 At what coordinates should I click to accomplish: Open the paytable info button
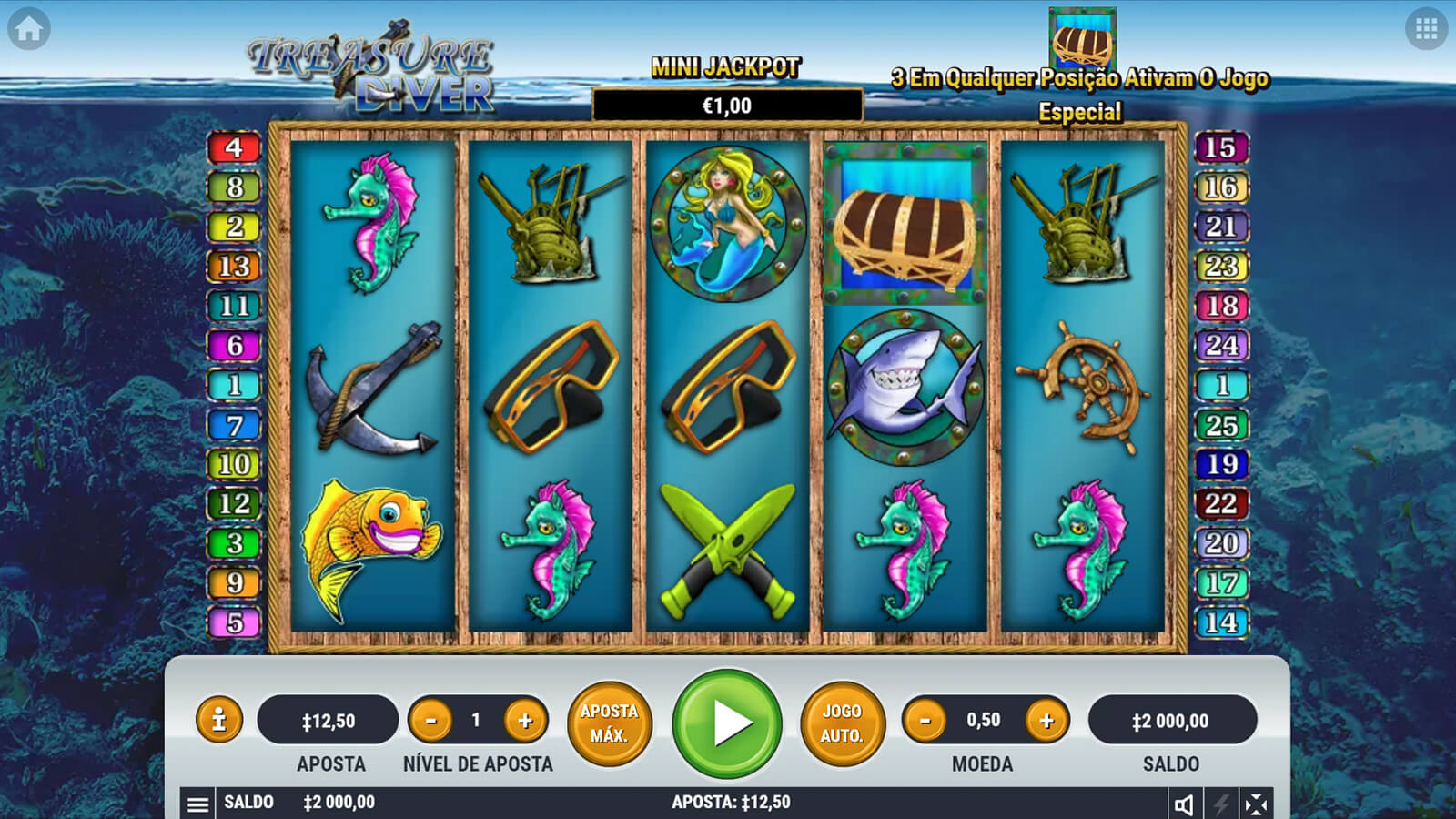click(x=218, y=721)
